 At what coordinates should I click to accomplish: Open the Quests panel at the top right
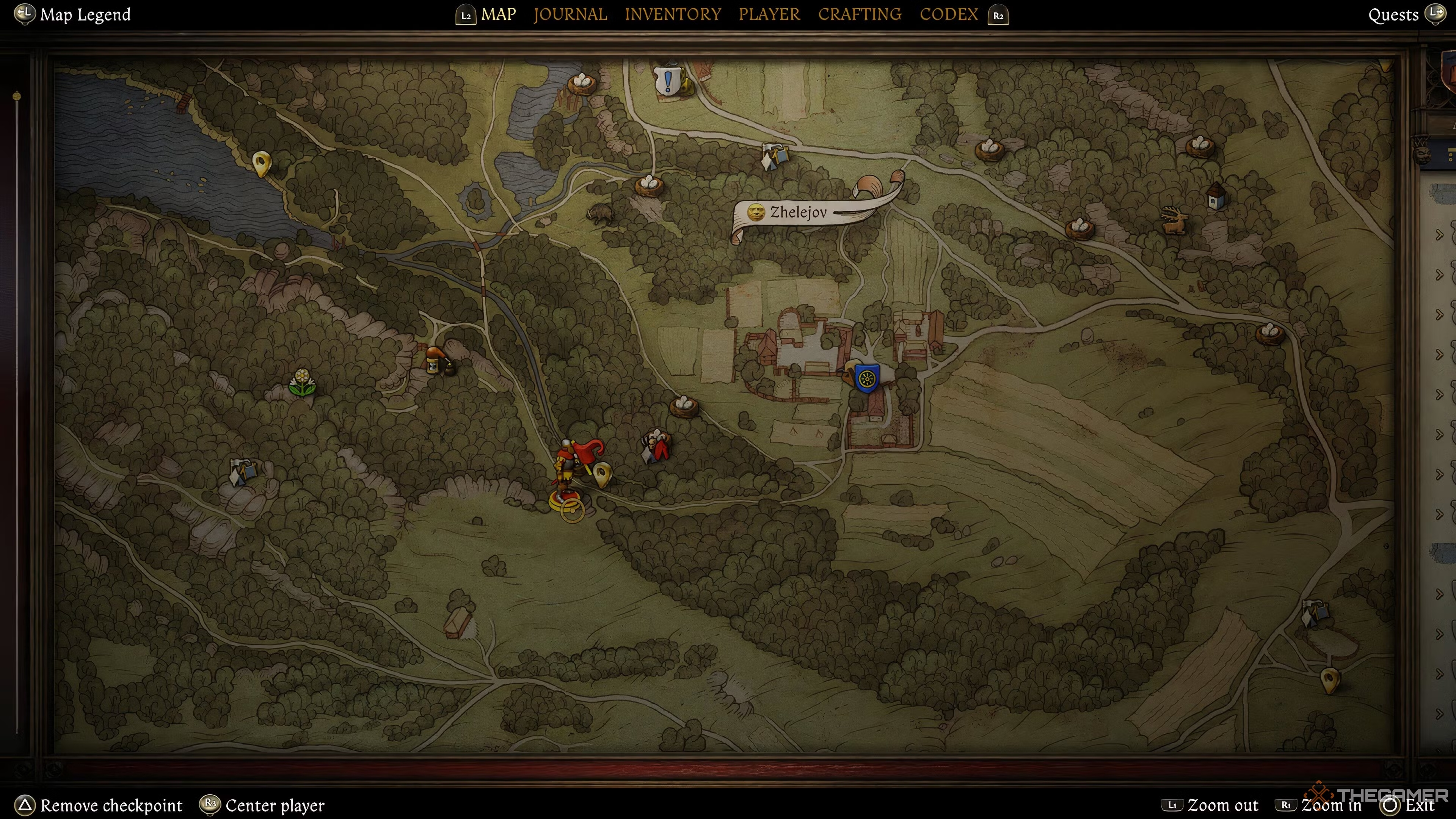[x=1394, y=14]
